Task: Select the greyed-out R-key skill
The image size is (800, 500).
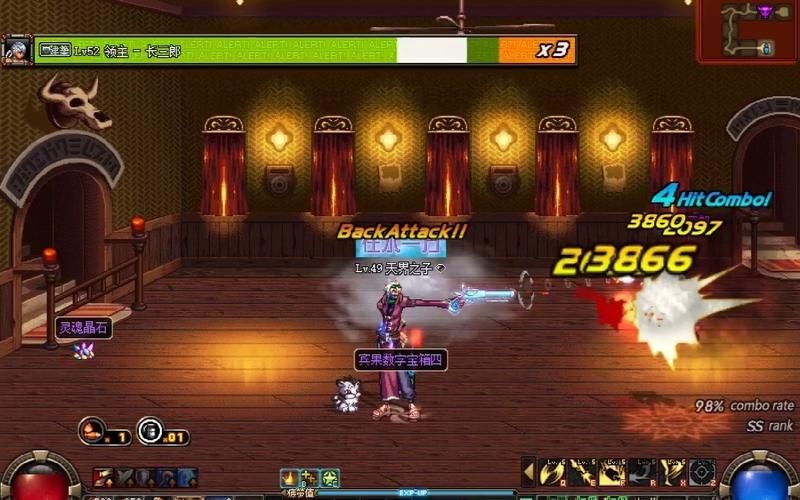Action: pos(642,471)
